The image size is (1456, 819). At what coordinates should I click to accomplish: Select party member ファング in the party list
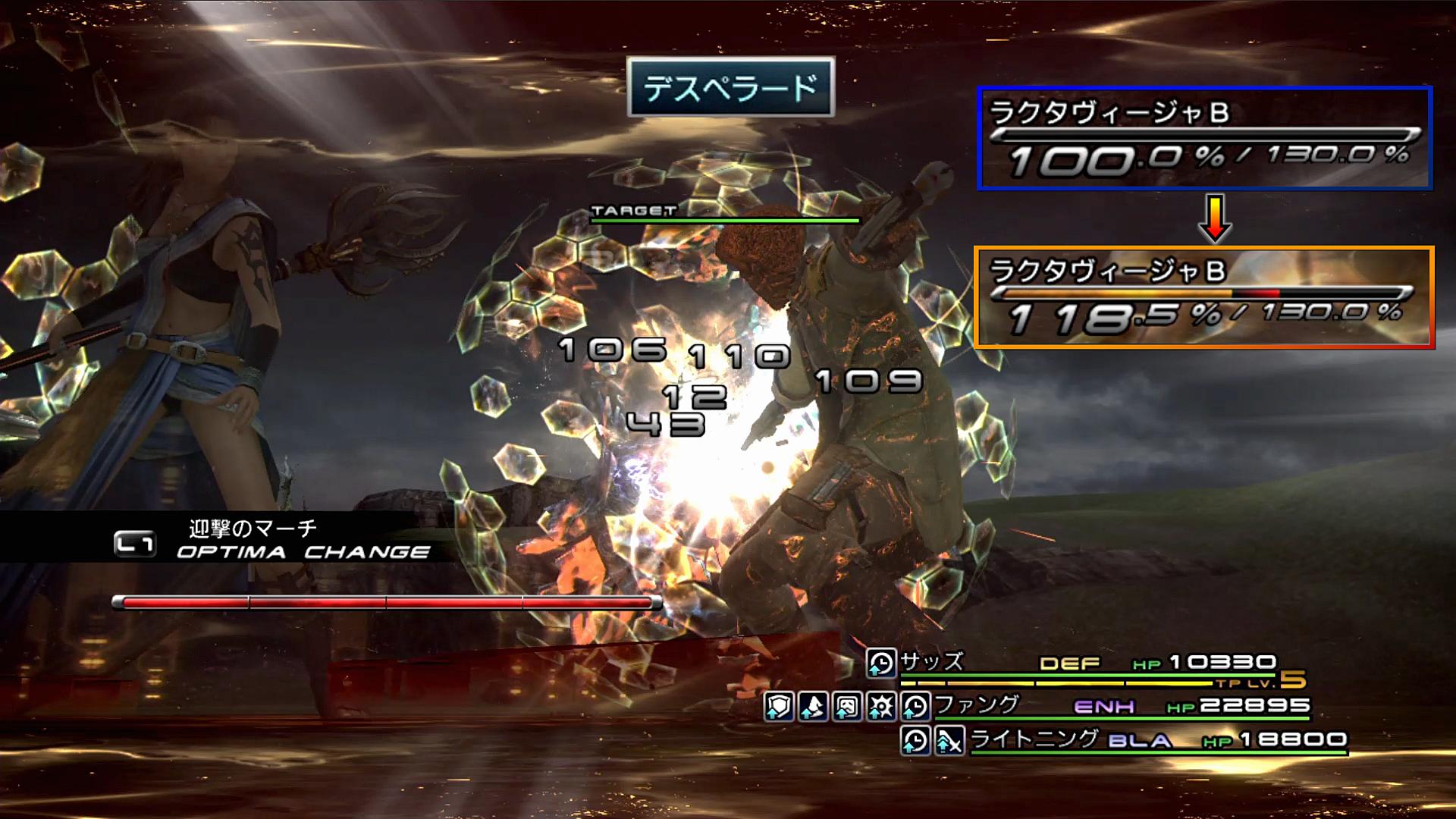click(977, 706)
